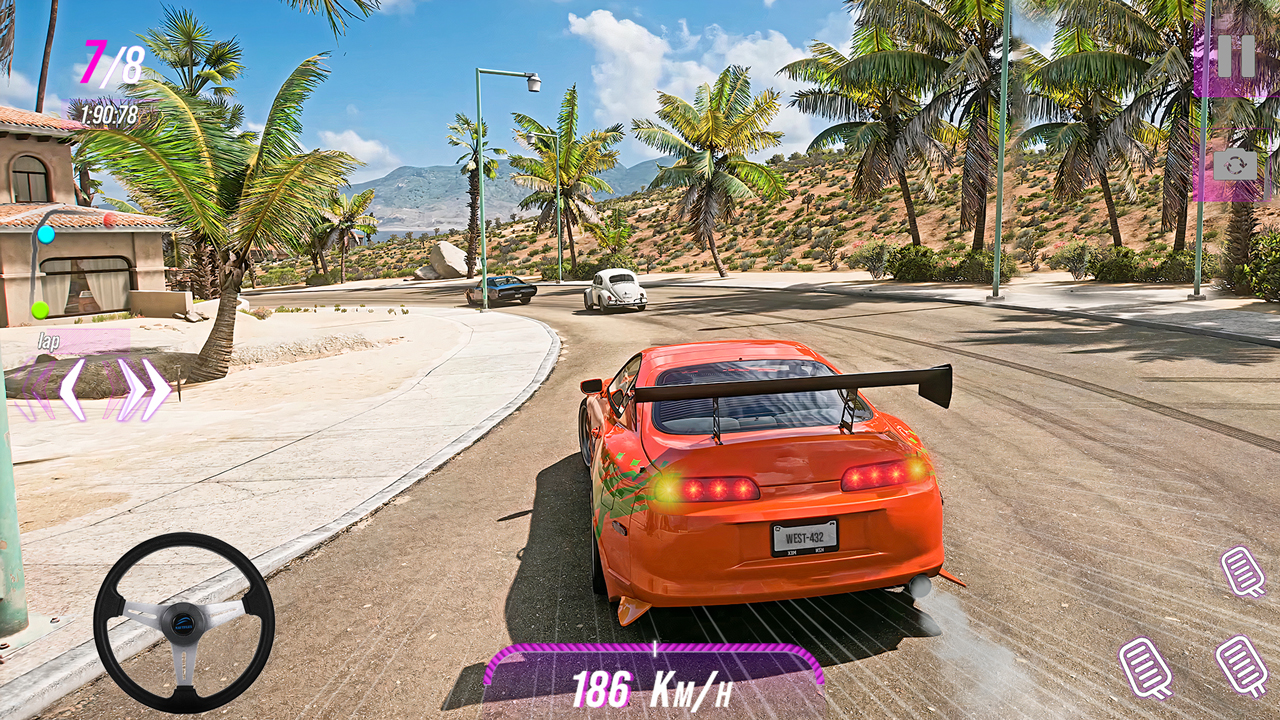
Task: Tap the cyan player marker on the minimap
Action: tap(46, 235)
